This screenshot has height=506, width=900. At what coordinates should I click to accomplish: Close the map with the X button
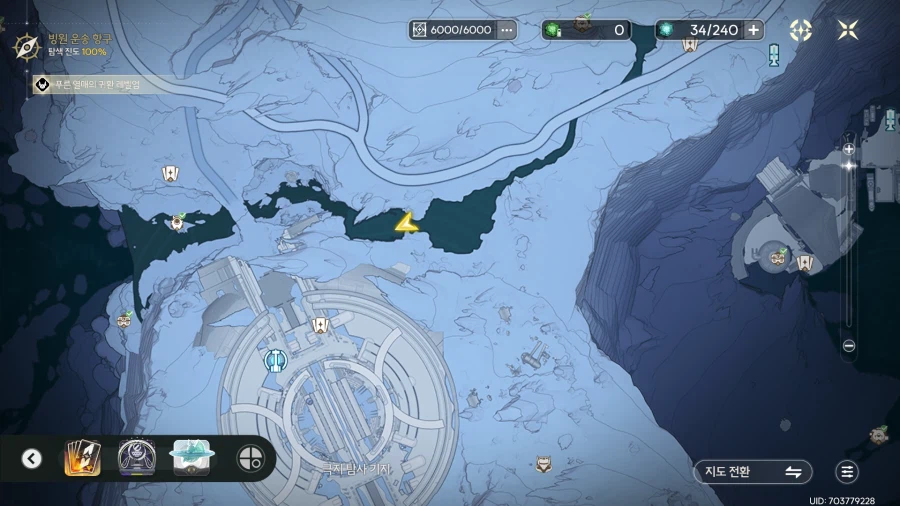[x=848, y=30]
